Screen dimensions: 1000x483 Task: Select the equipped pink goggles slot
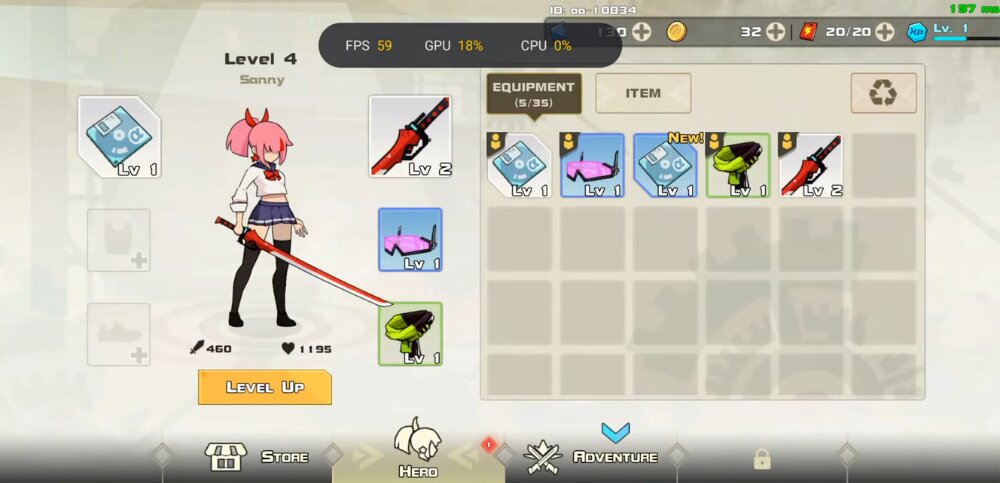(x=410, y=240)
